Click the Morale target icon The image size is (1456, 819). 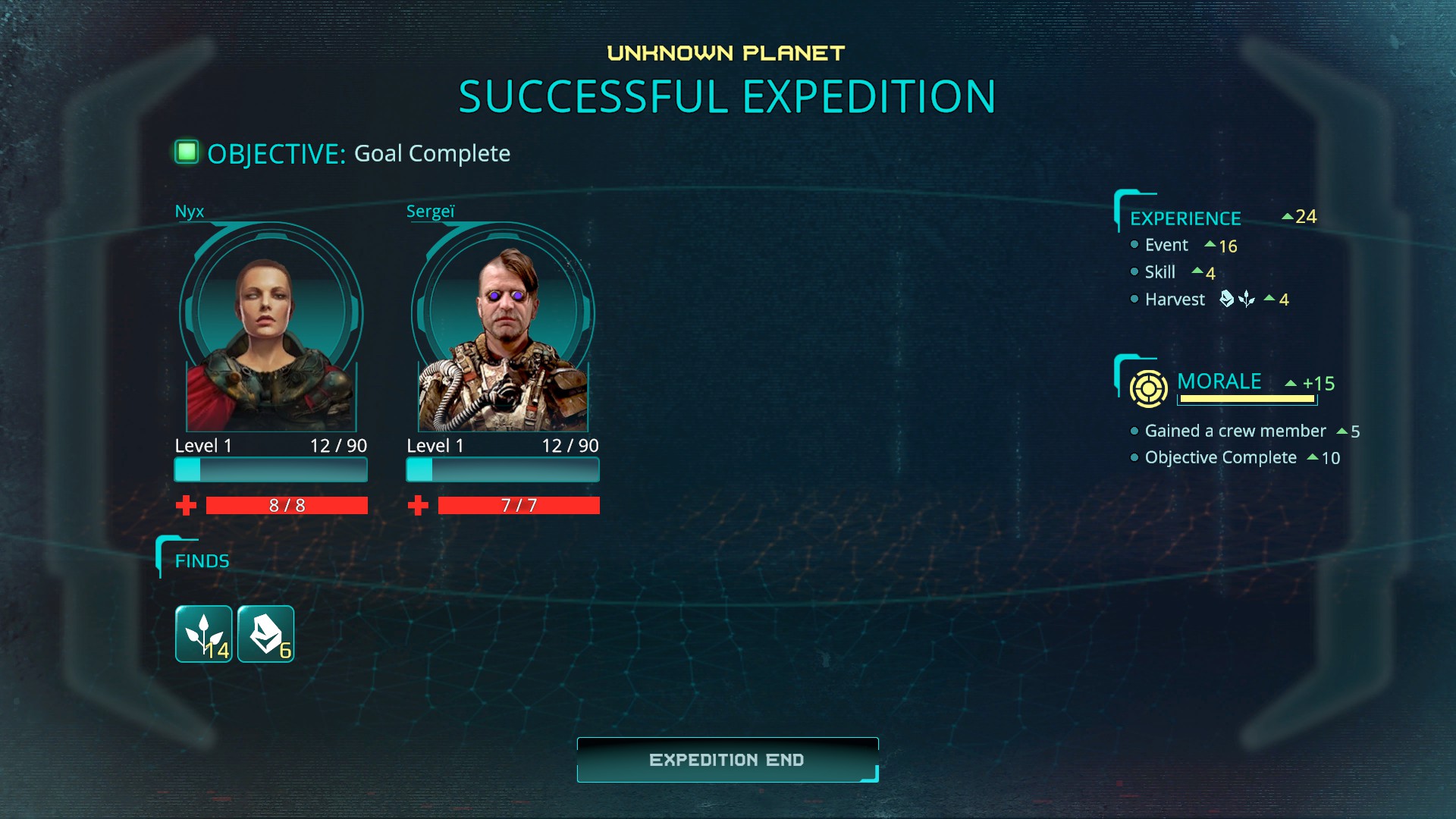pyautogui.click(x=1148, y=389)
